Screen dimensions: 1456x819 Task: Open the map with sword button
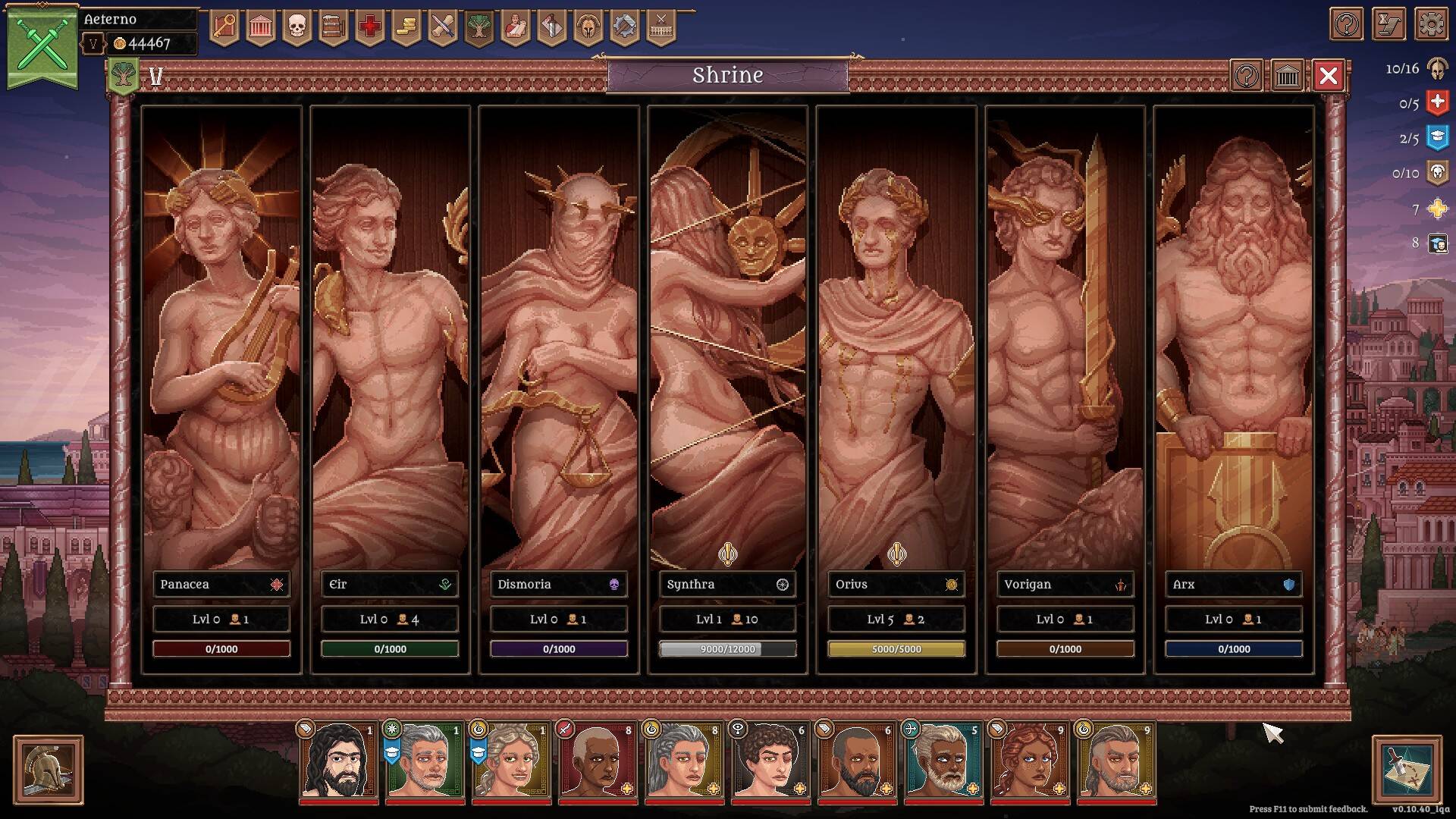1406,770
